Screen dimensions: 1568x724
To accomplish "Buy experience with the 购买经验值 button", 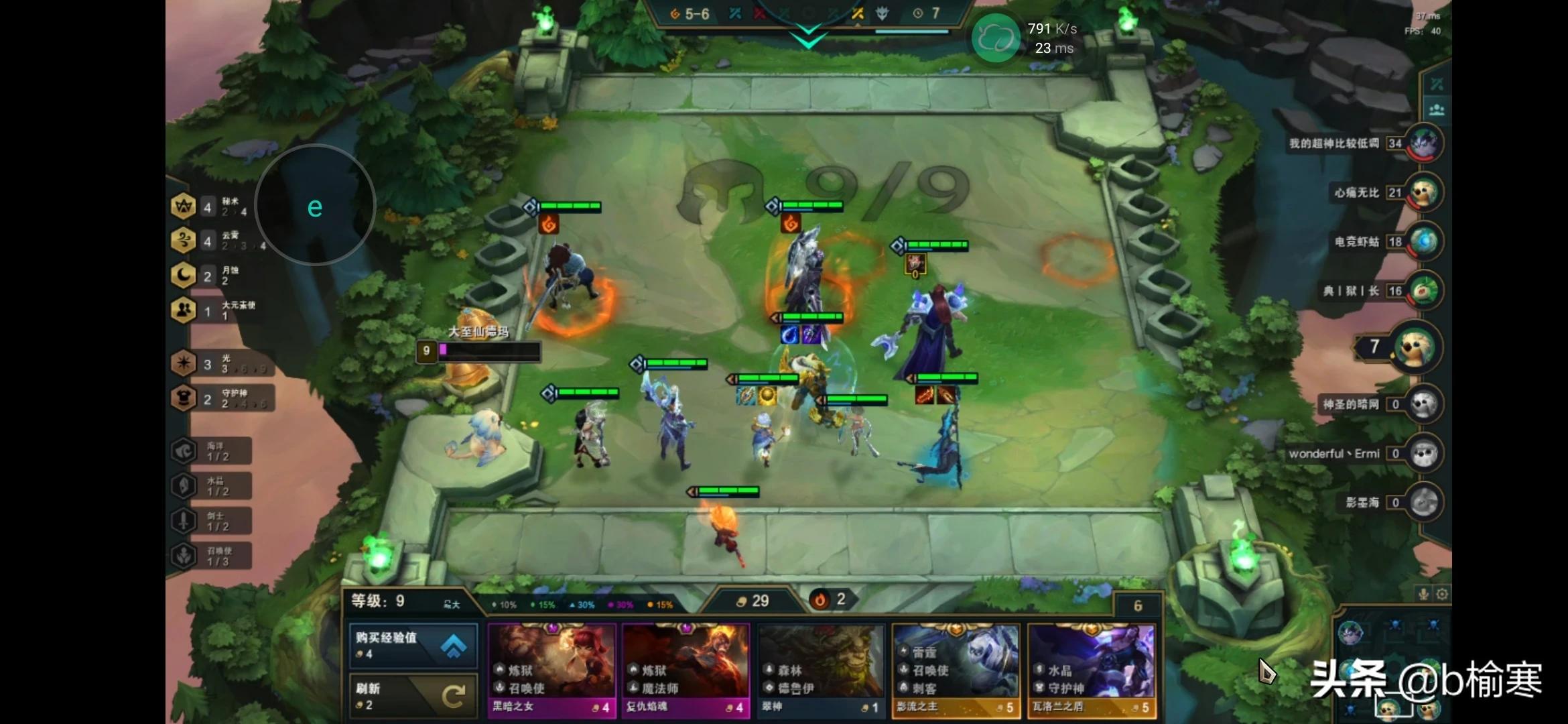I will 413,644.
